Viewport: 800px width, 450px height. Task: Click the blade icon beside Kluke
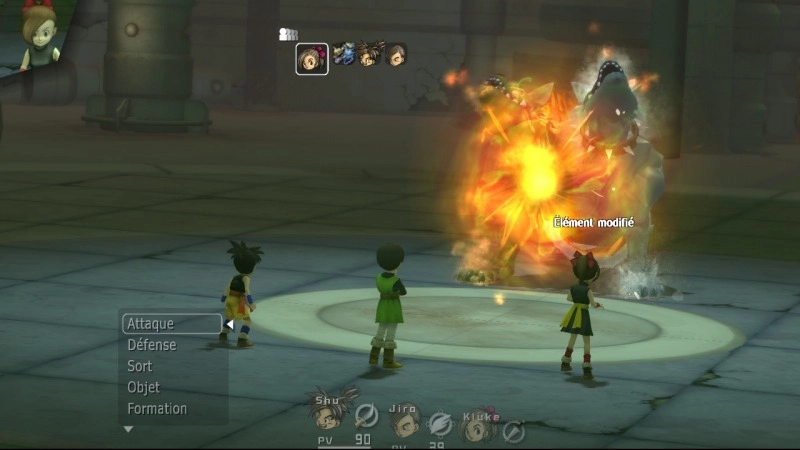(x=514, y=431)
